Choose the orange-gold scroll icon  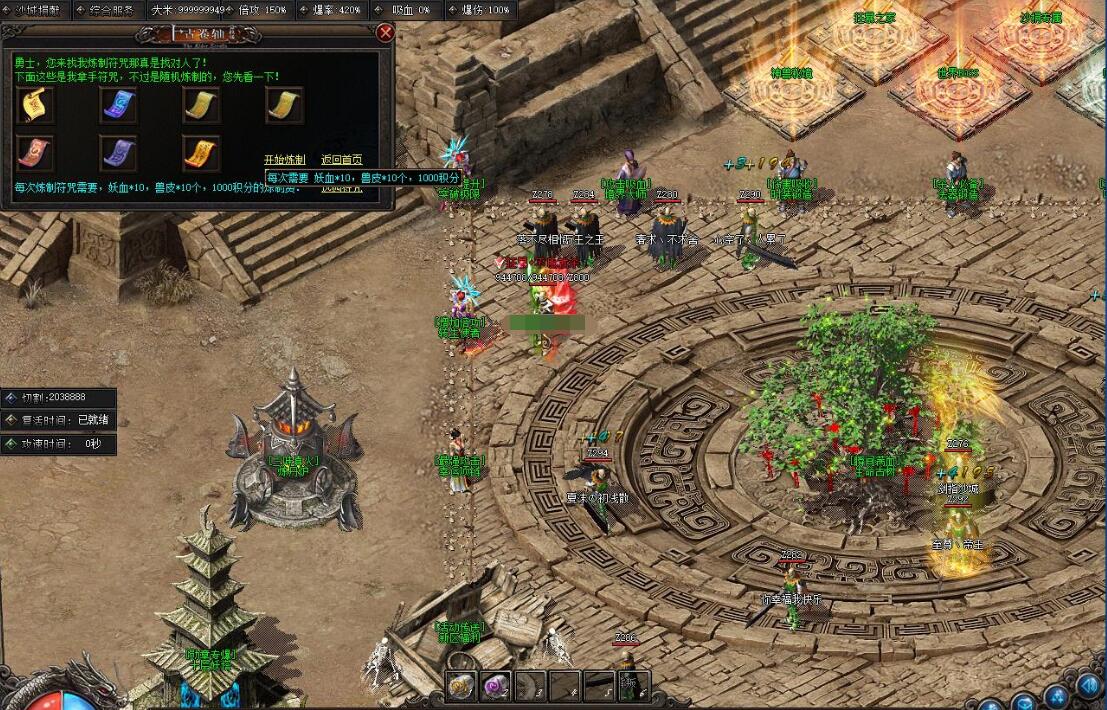coord(201,152)
